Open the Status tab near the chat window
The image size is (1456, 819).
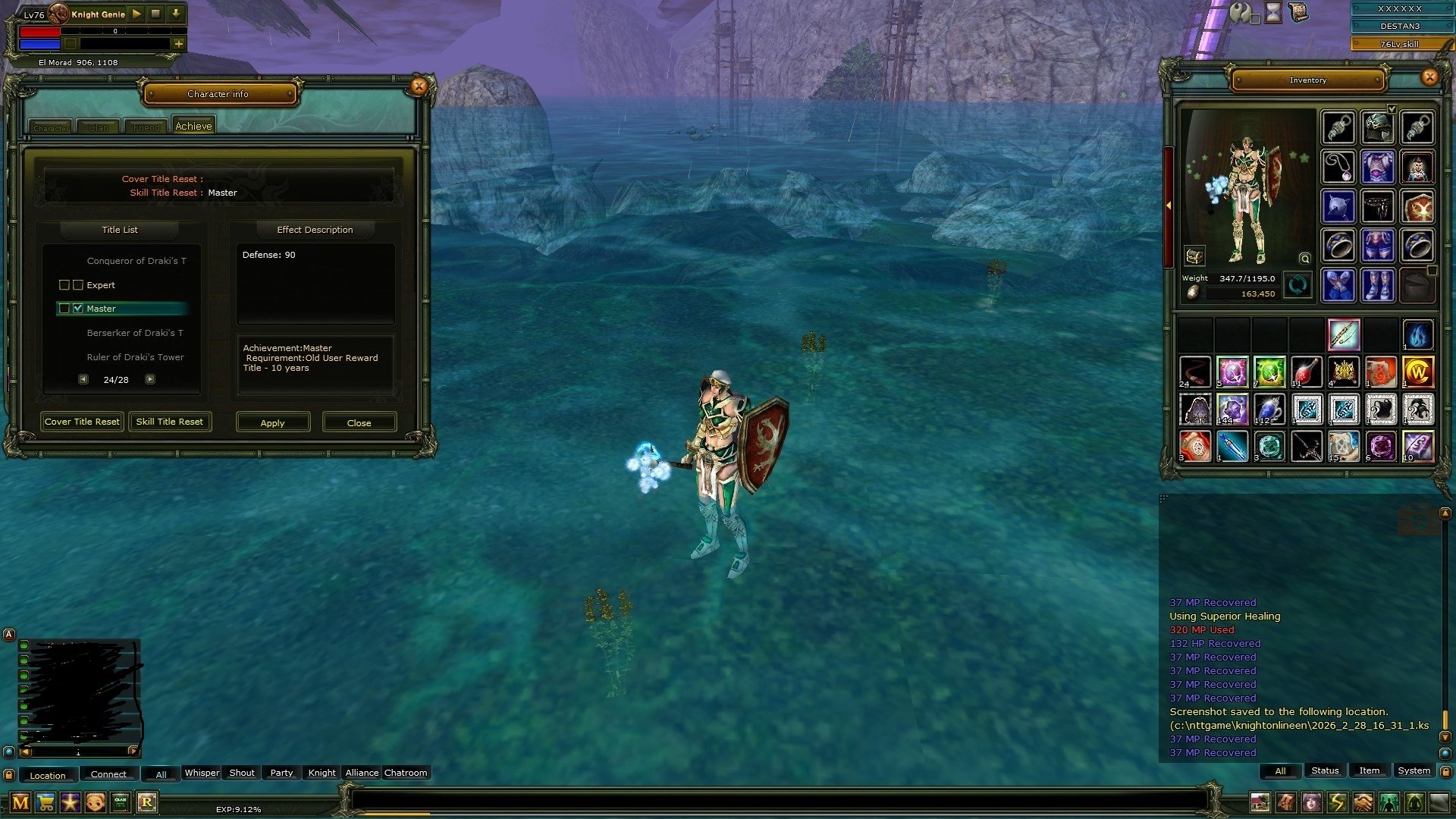click(x=1325, y=770)
